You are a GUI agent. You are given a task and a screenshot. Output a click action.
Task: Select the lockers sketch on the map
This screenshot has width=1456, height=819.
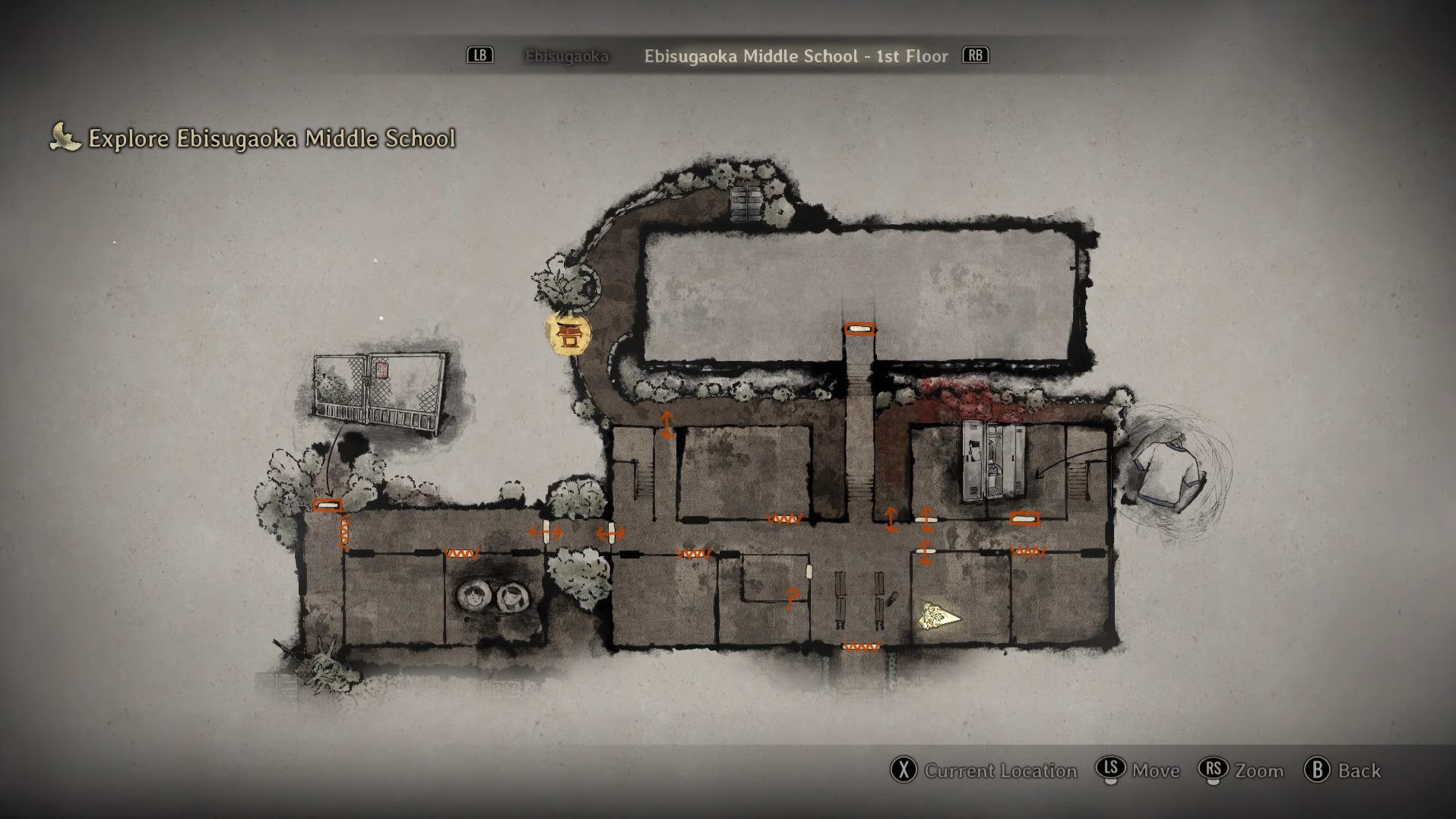click(993, 462)
